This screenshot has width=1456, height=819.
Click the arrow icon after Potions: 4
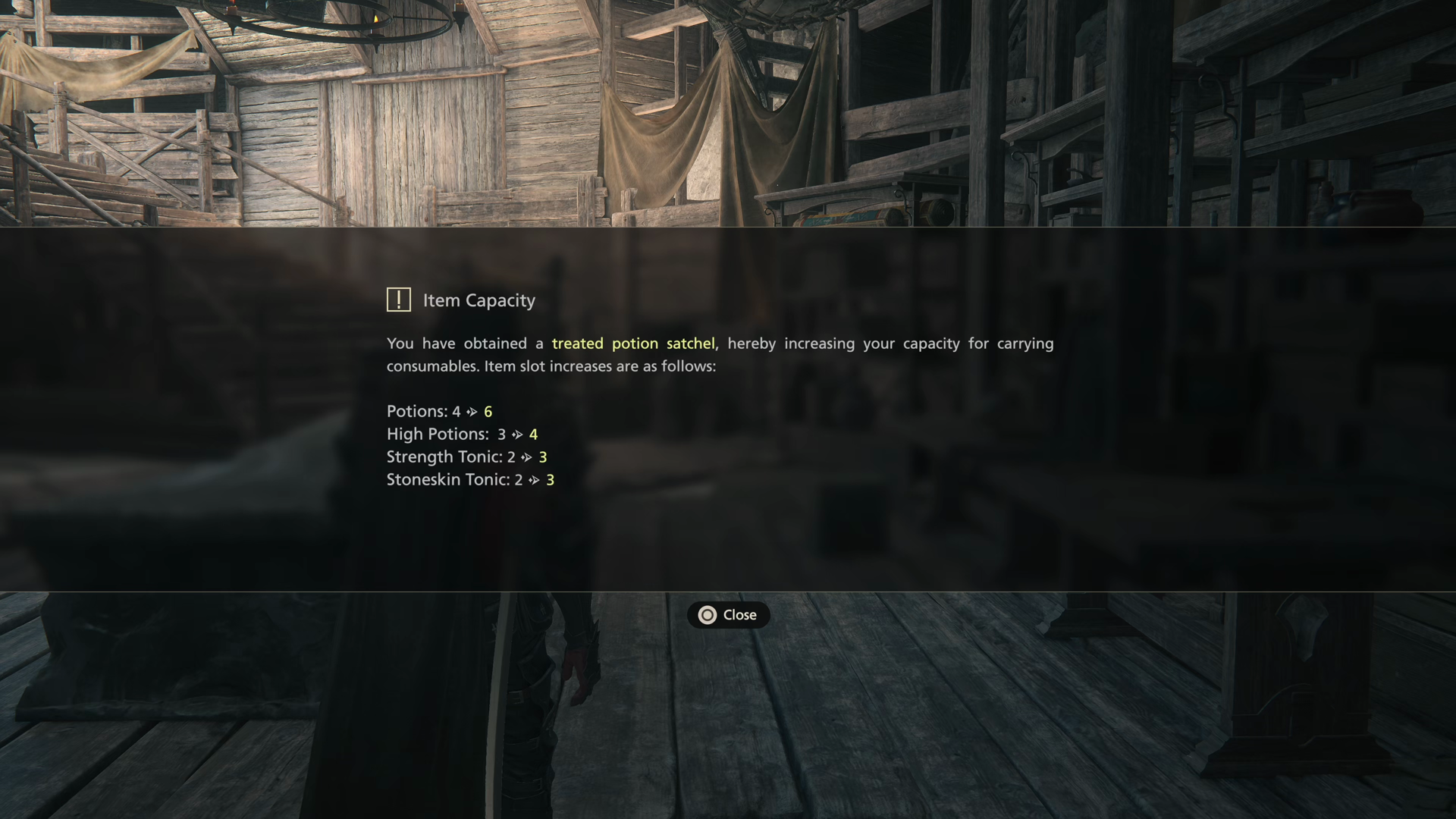472,412
